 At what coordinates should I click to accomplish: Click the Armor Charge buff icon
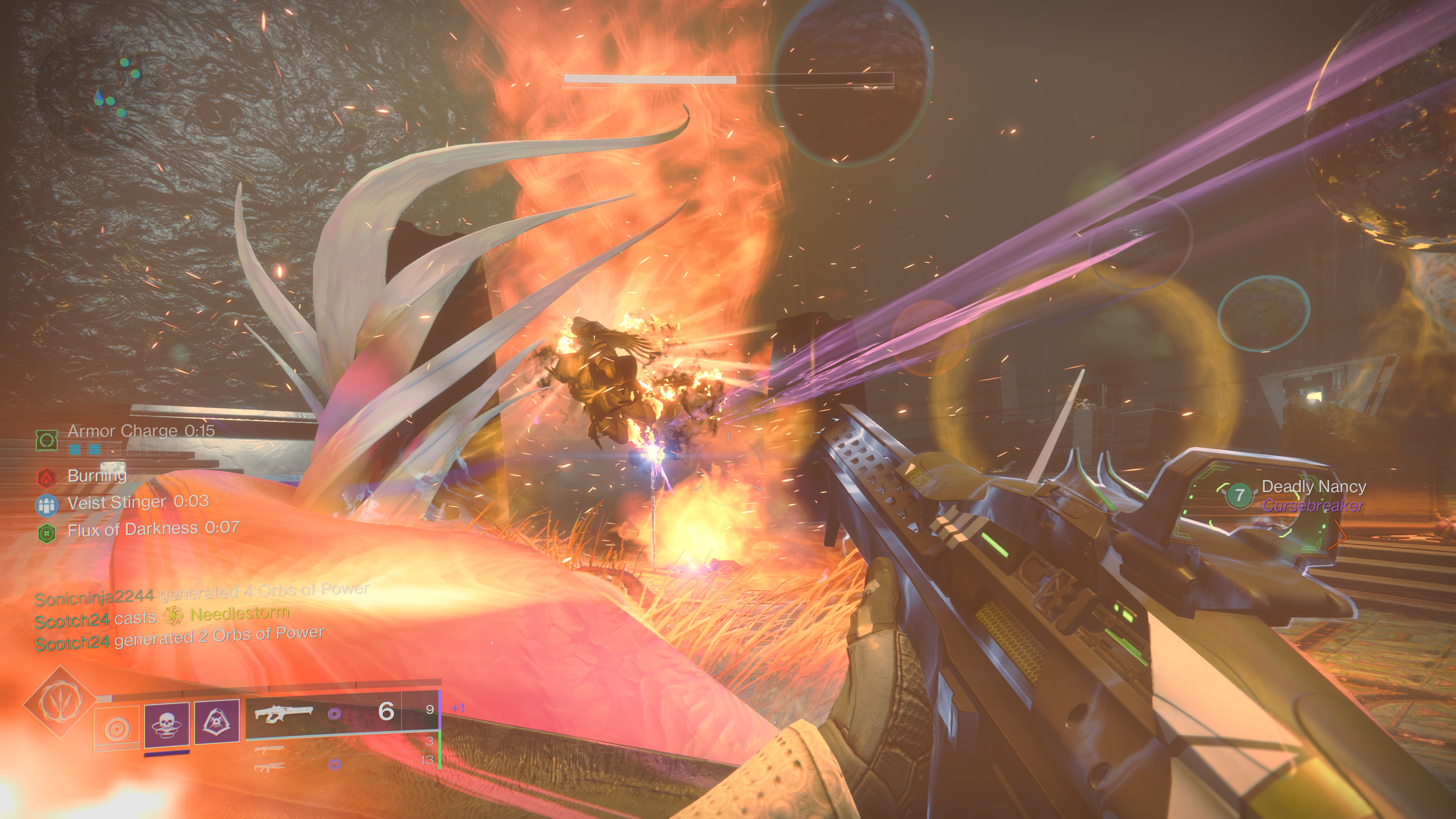[47, 440]
